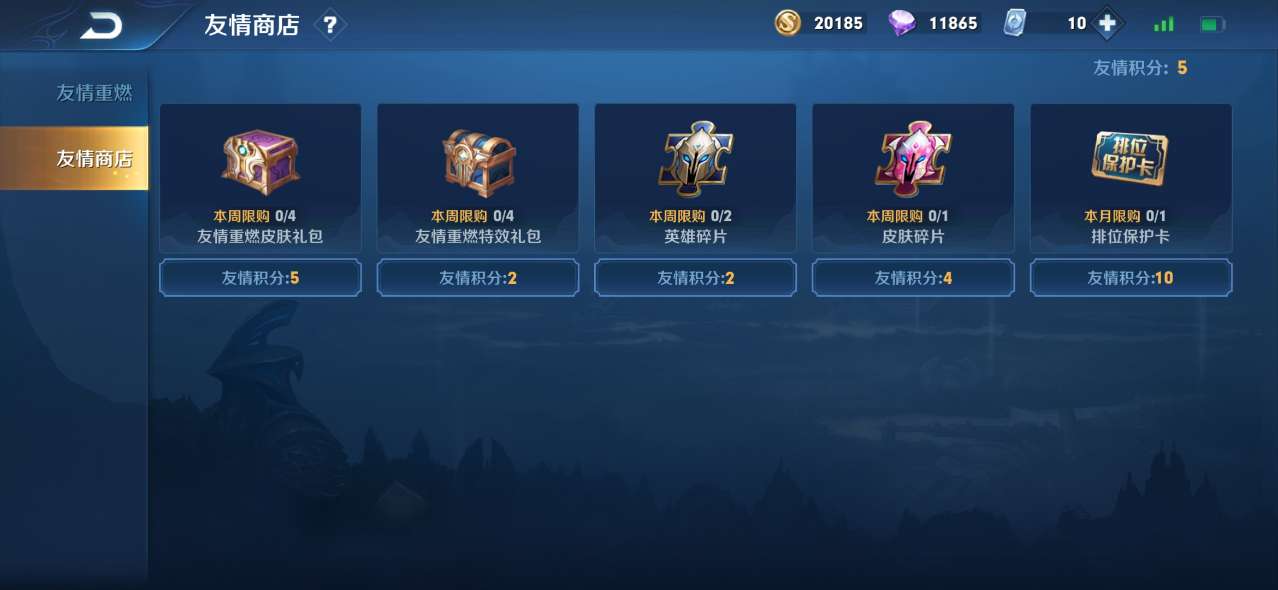The height and width of the screenshot is (590, 1278).
Task: Buy 皮肤碎片 for 4 友情积分
Action: [913, 278]
